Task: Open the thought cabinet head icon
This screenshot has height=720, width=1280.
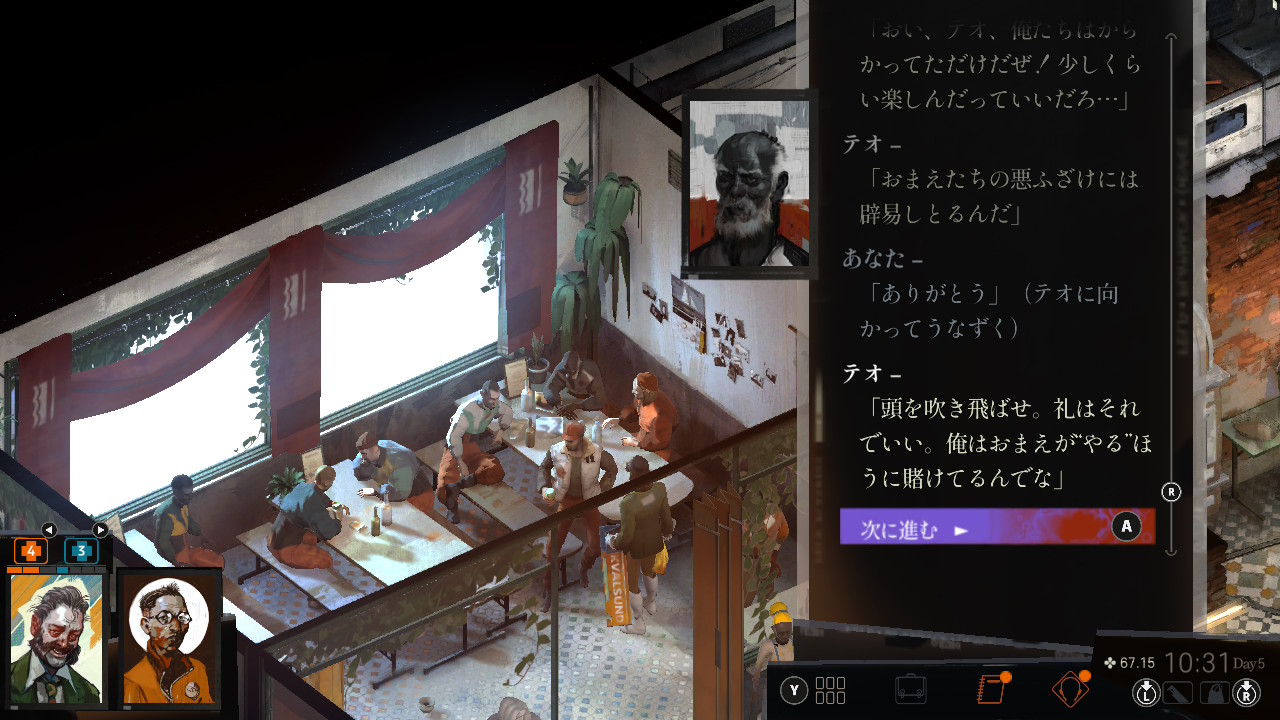Action: point(1069,690)
